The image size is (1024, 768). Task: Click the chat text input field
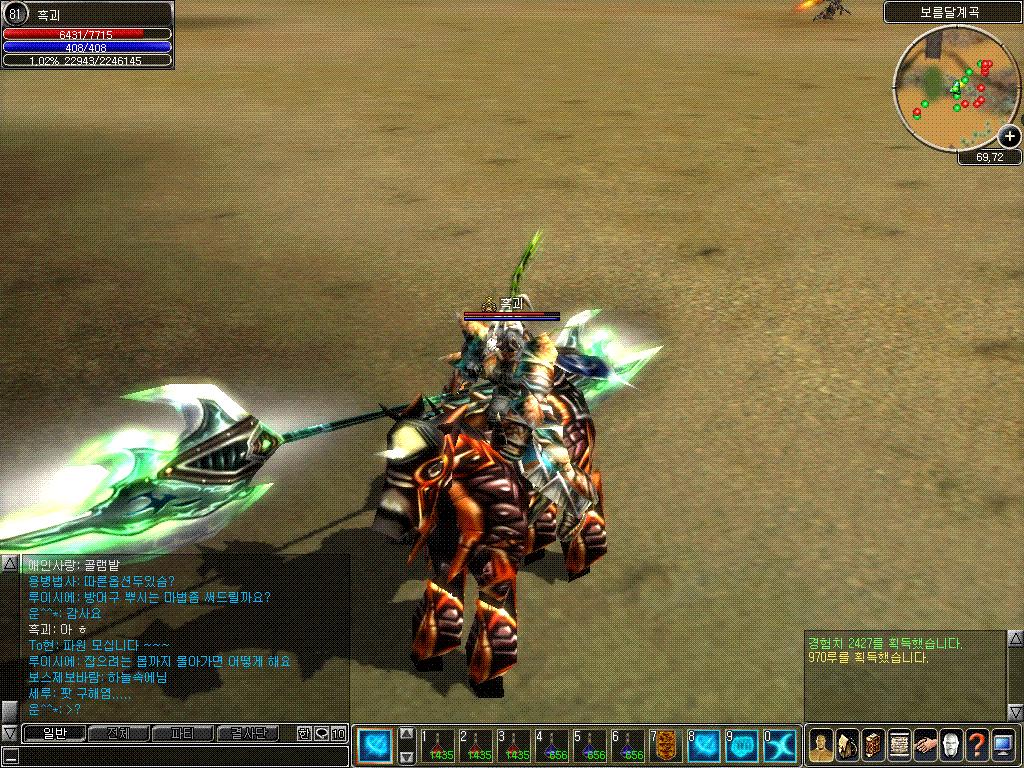tap(180, 756)
